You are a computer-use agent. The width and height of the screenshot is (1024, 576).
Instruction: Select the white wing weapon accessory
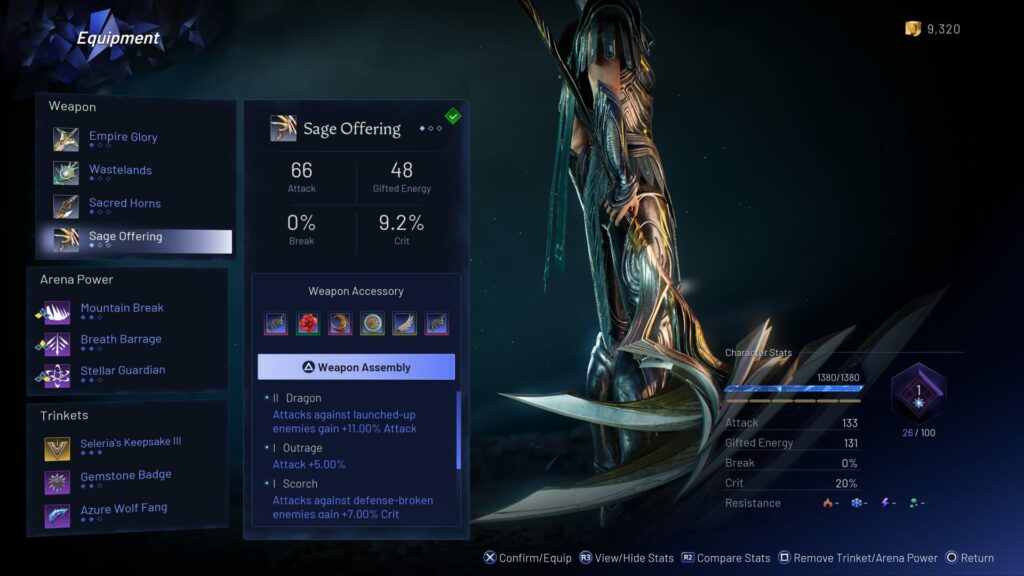(x=404, y=323)
